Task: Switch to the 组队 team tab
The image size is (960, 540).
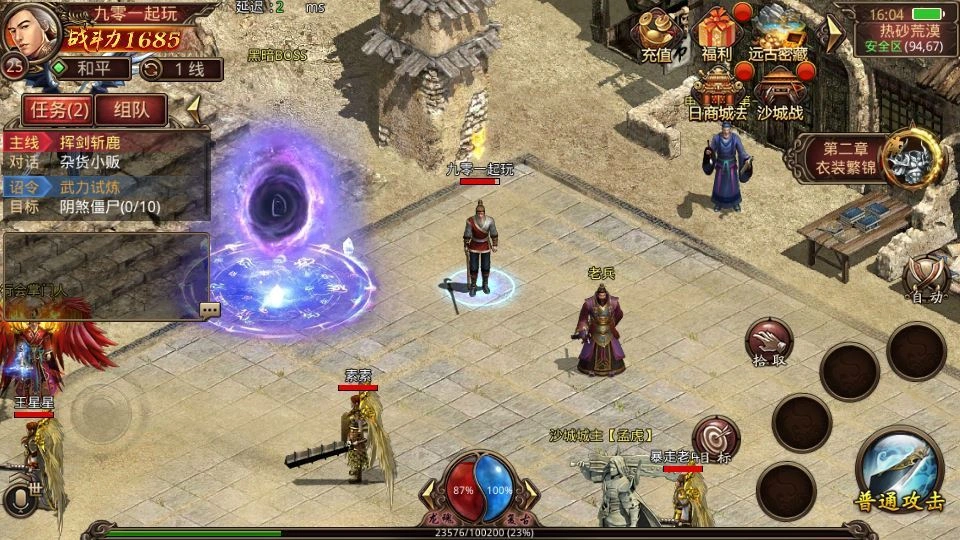Action: 131,109
